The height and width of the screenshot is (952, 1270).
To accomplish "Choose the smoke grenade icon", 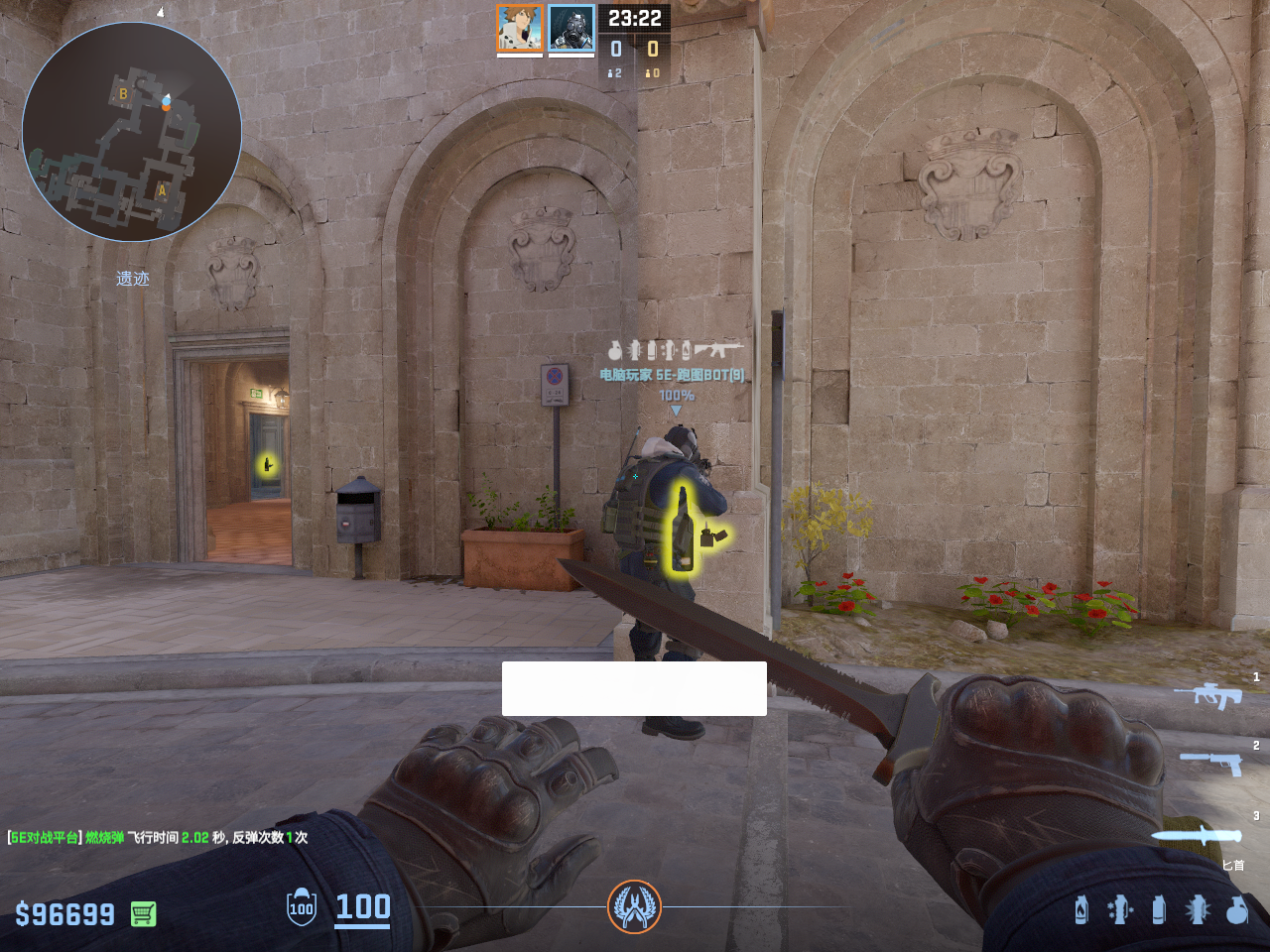I will click(1159, 909).
